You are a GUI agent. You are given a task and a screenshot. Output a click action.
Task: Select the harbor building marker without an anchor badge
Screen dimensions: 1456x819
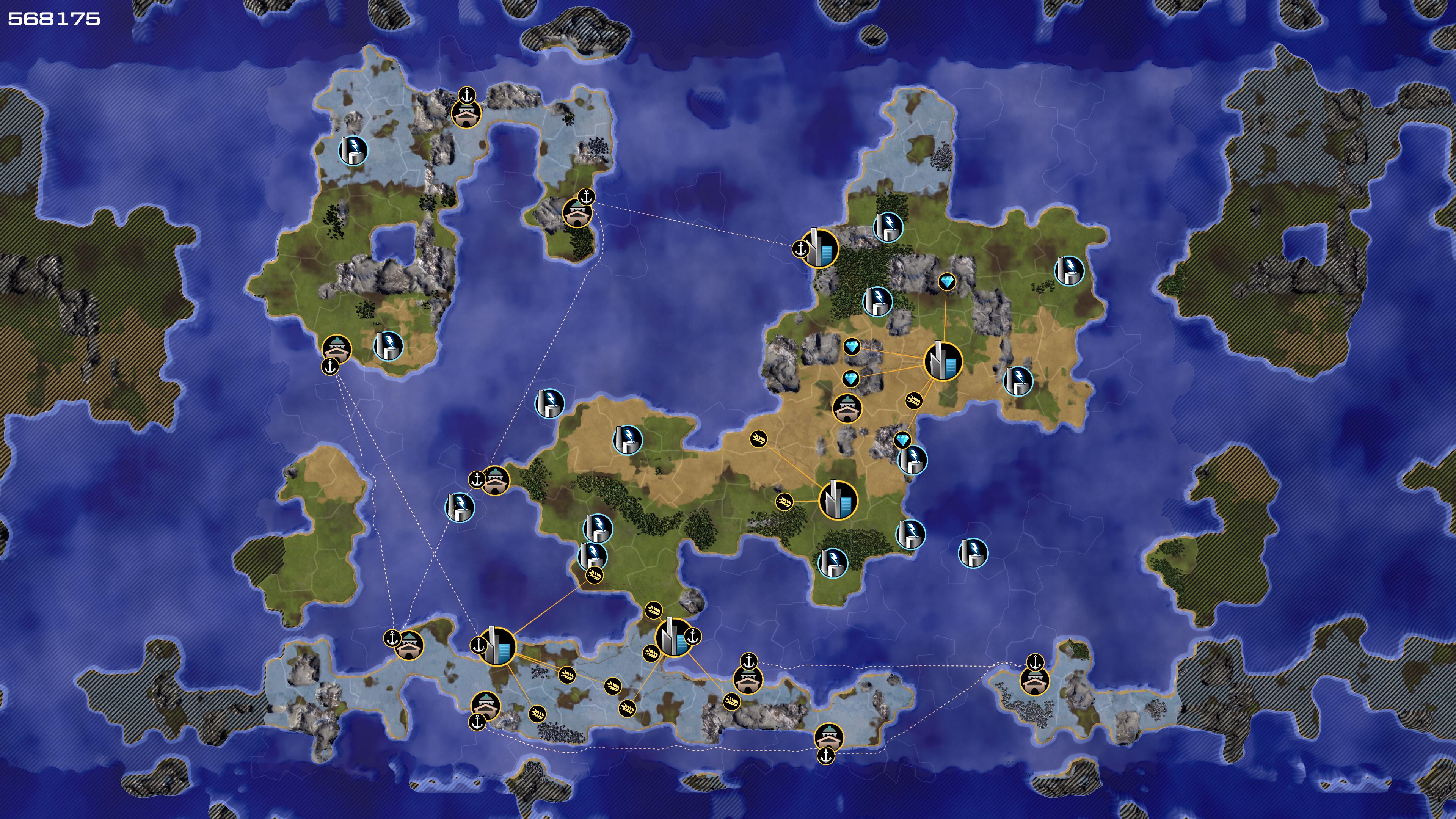tap(847, 408)
